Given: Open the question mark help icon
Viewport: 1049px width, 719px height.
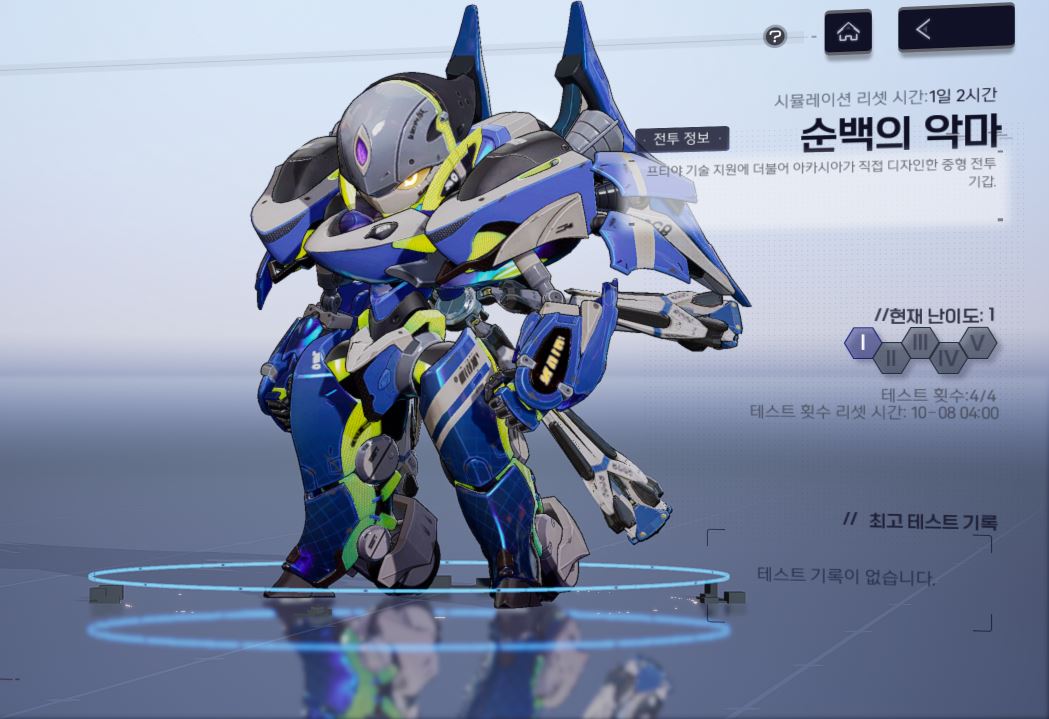Looking at the screenshot, I should [x=774, y=36].
